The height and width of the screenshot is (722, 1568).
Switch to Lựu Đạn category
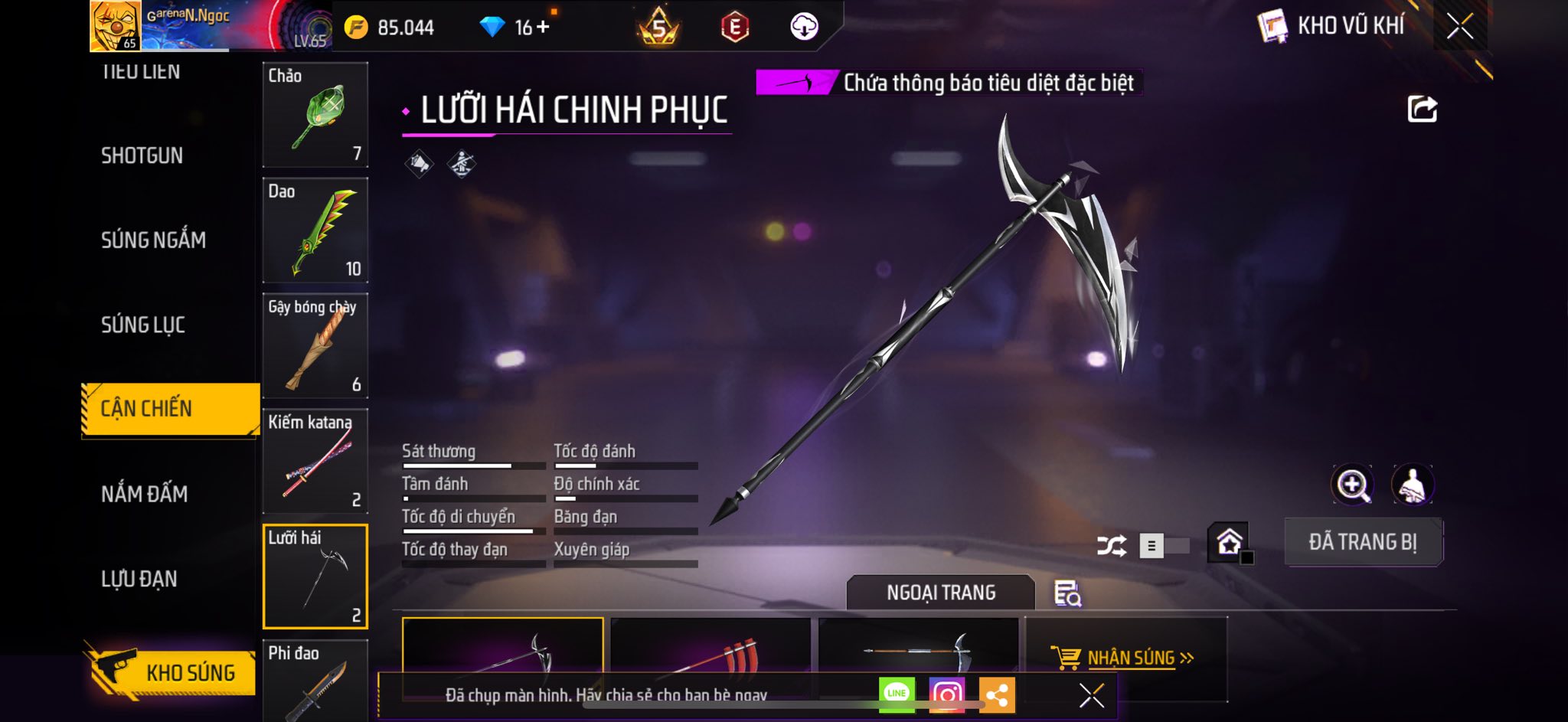(139, 579)
